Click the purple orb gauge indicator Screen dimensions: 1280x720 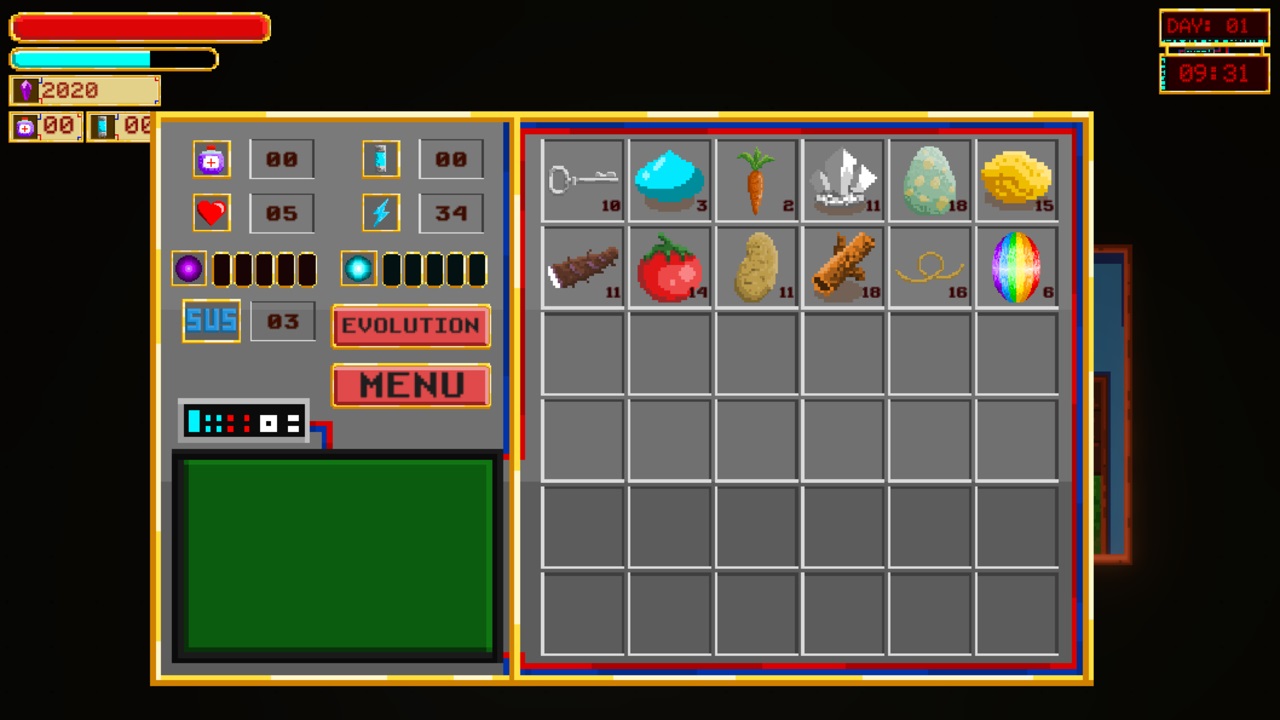pyautogui.click(x=188, y=268)
